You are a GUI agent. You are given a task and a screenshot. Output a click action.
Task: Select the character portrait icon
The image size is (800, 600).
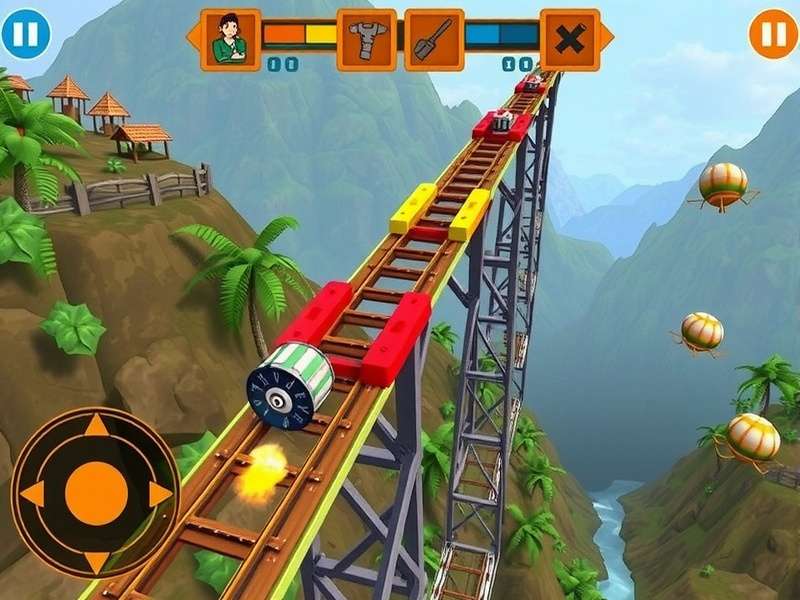[231, 39]
